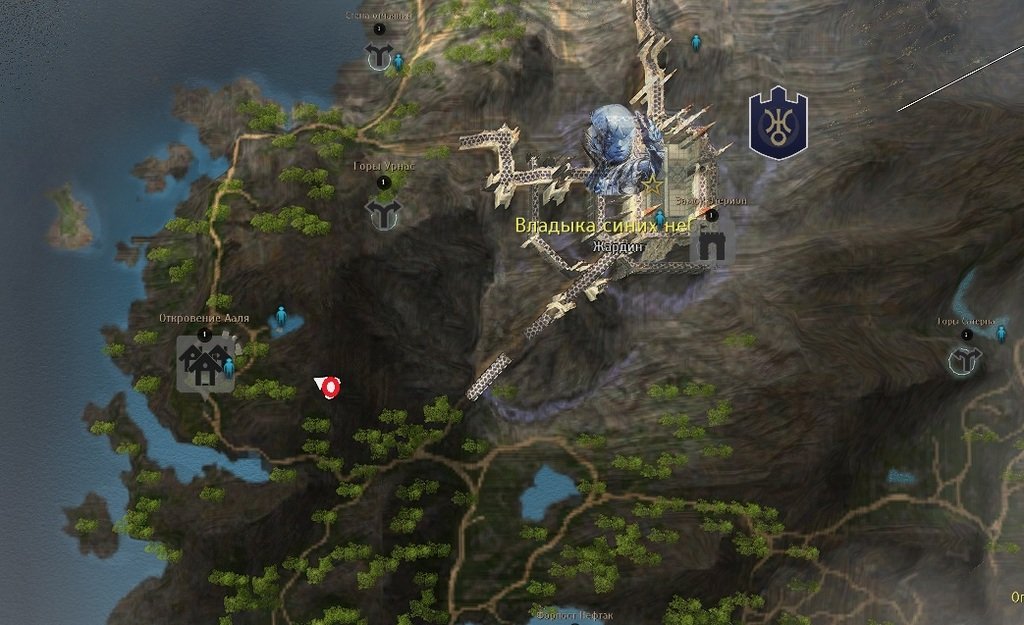Click the yellow star marker by the castle
1024x625 pixels.
pyautogui.click(x=652, y=184)
